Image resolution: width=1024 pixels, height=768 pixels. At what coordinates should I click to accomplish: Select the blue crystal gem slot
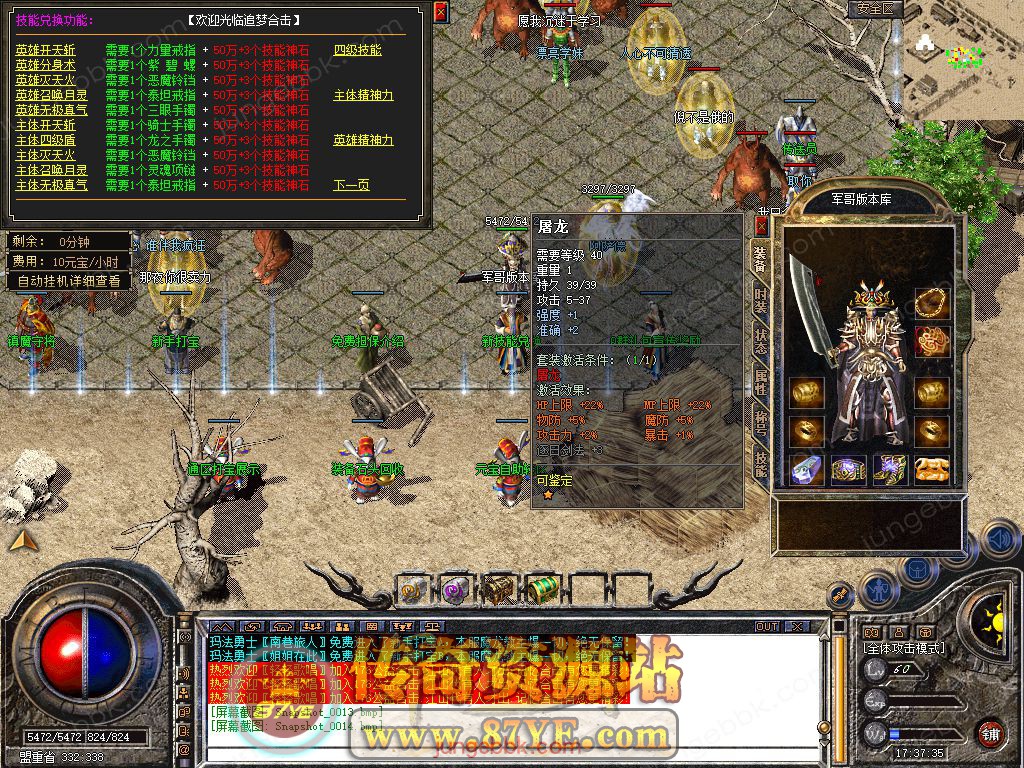tap(806, 469)
